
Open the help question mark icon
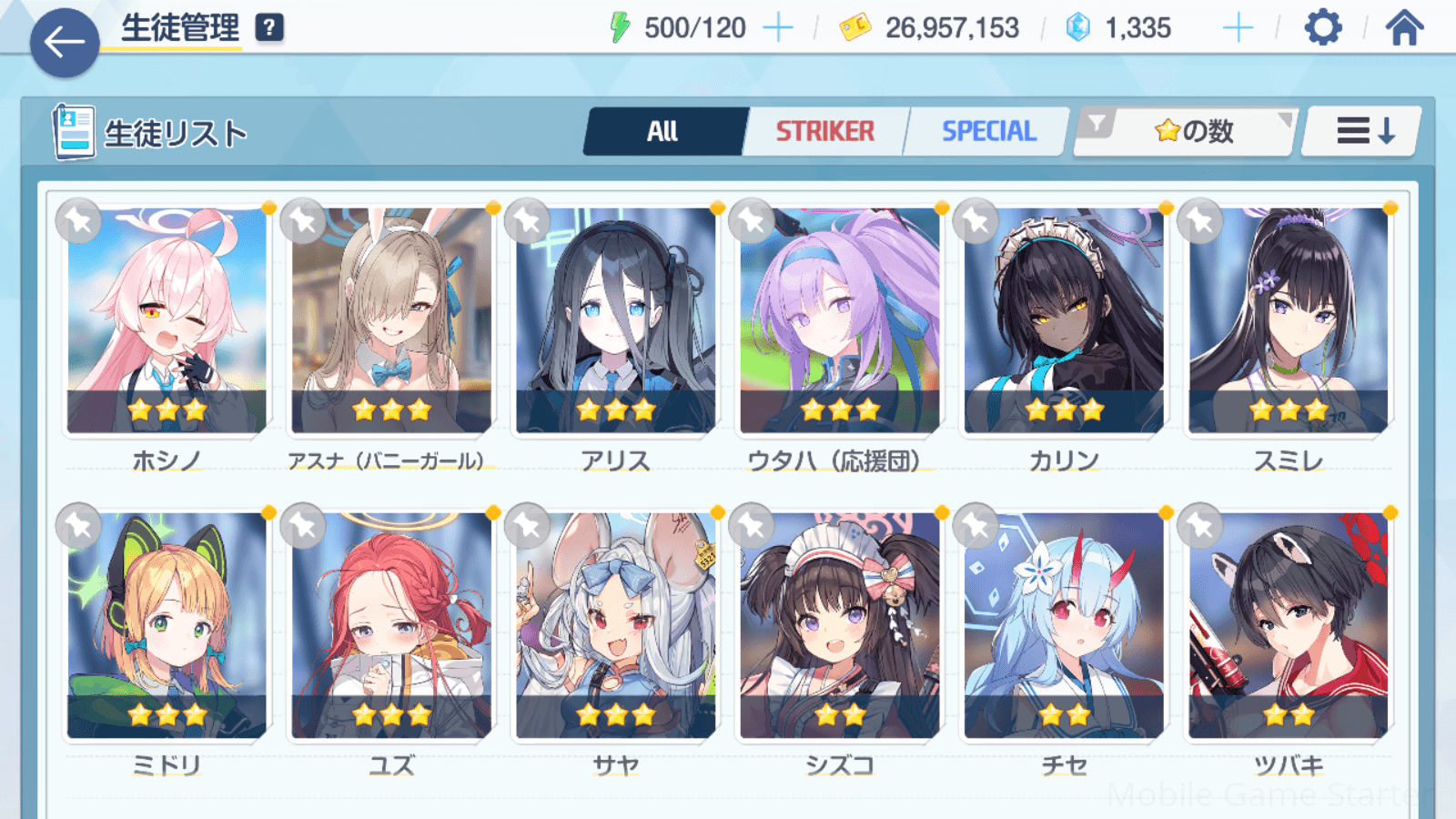[268, 28]
